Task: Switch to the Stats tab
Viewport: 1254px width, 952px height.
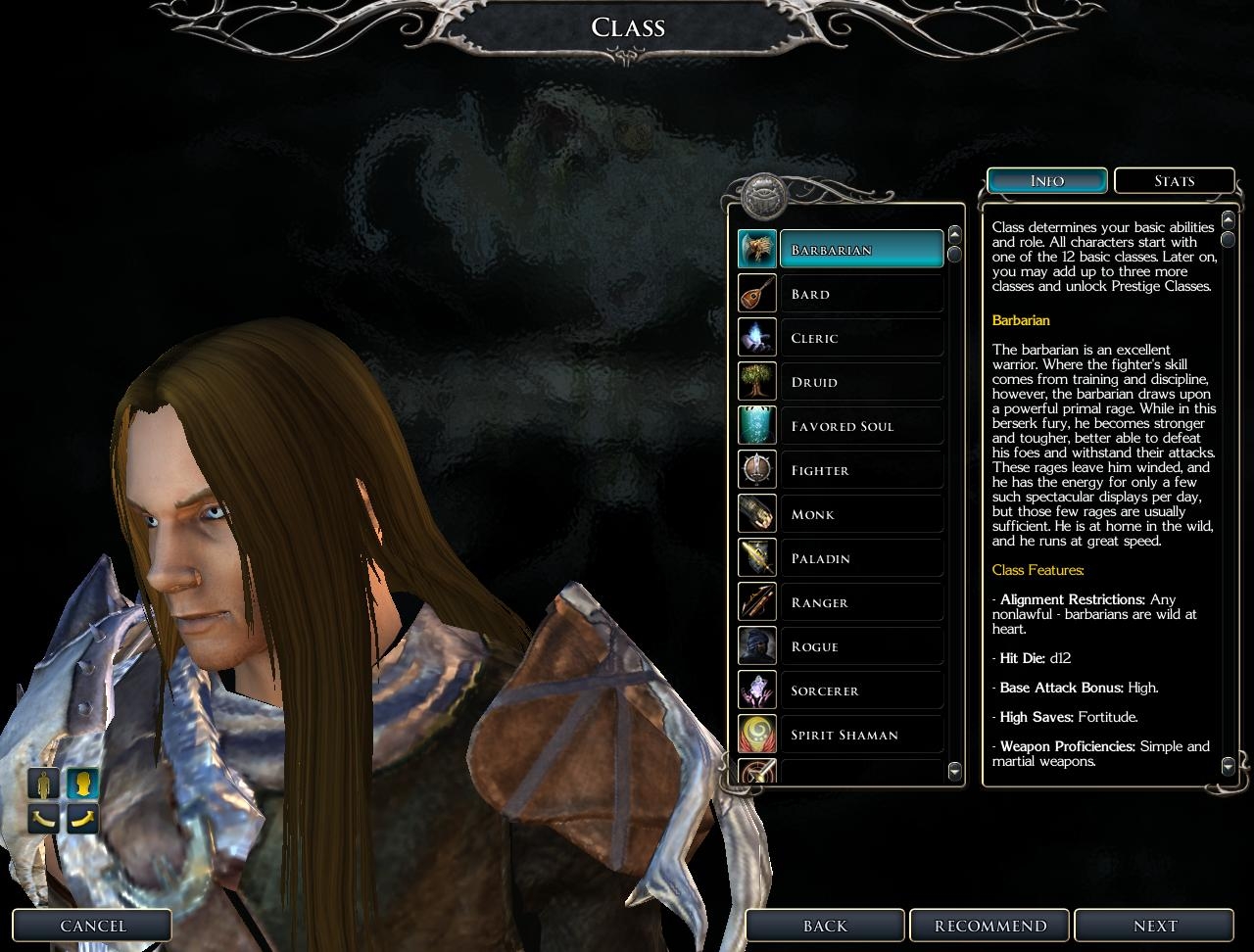Action: 1174,181
